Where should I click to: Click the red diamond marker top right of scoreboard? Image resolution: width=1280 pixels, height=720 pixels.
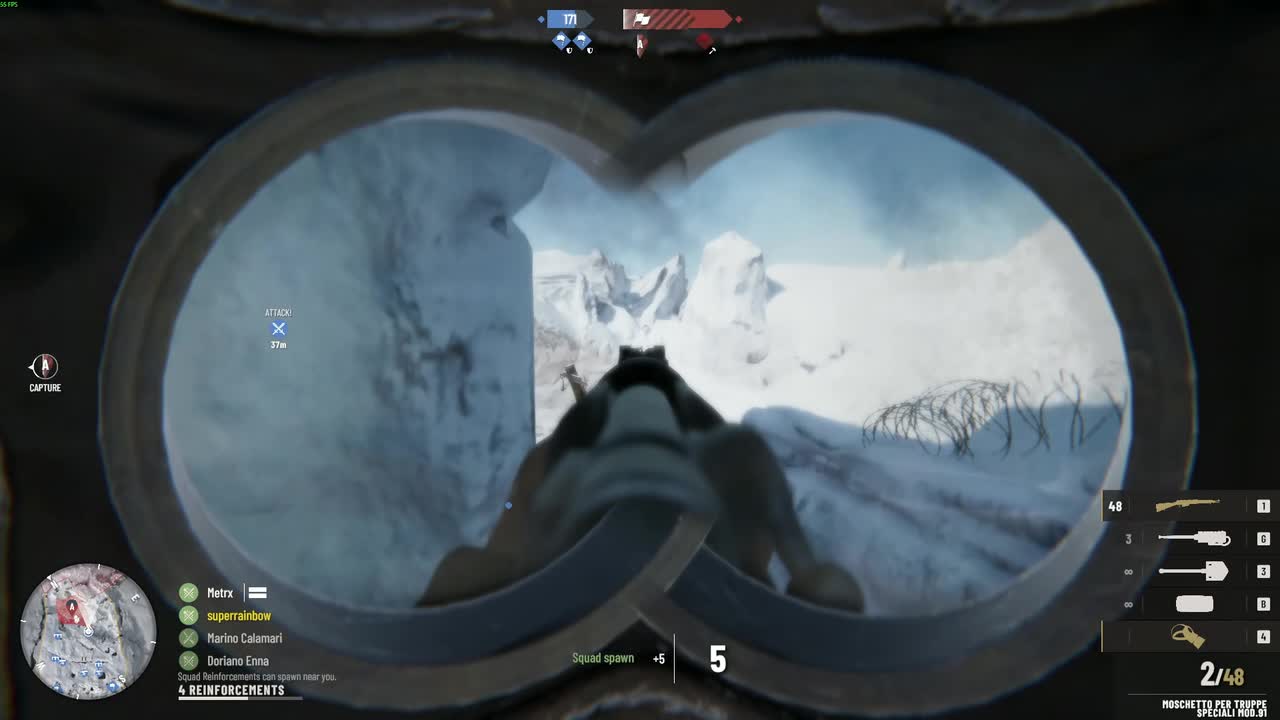coord(704,40)
